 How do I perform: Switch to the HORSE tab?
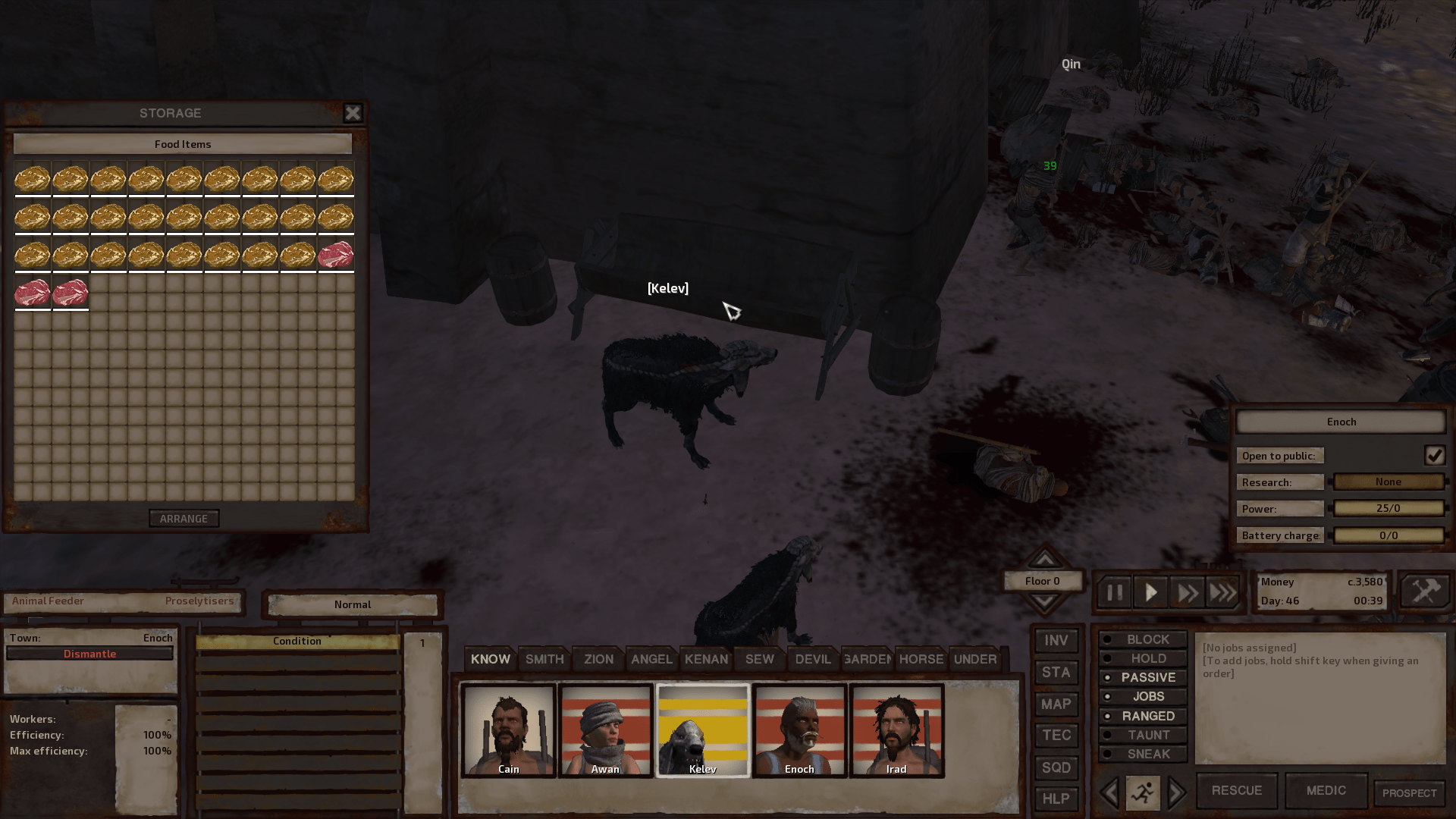point(920,659)
